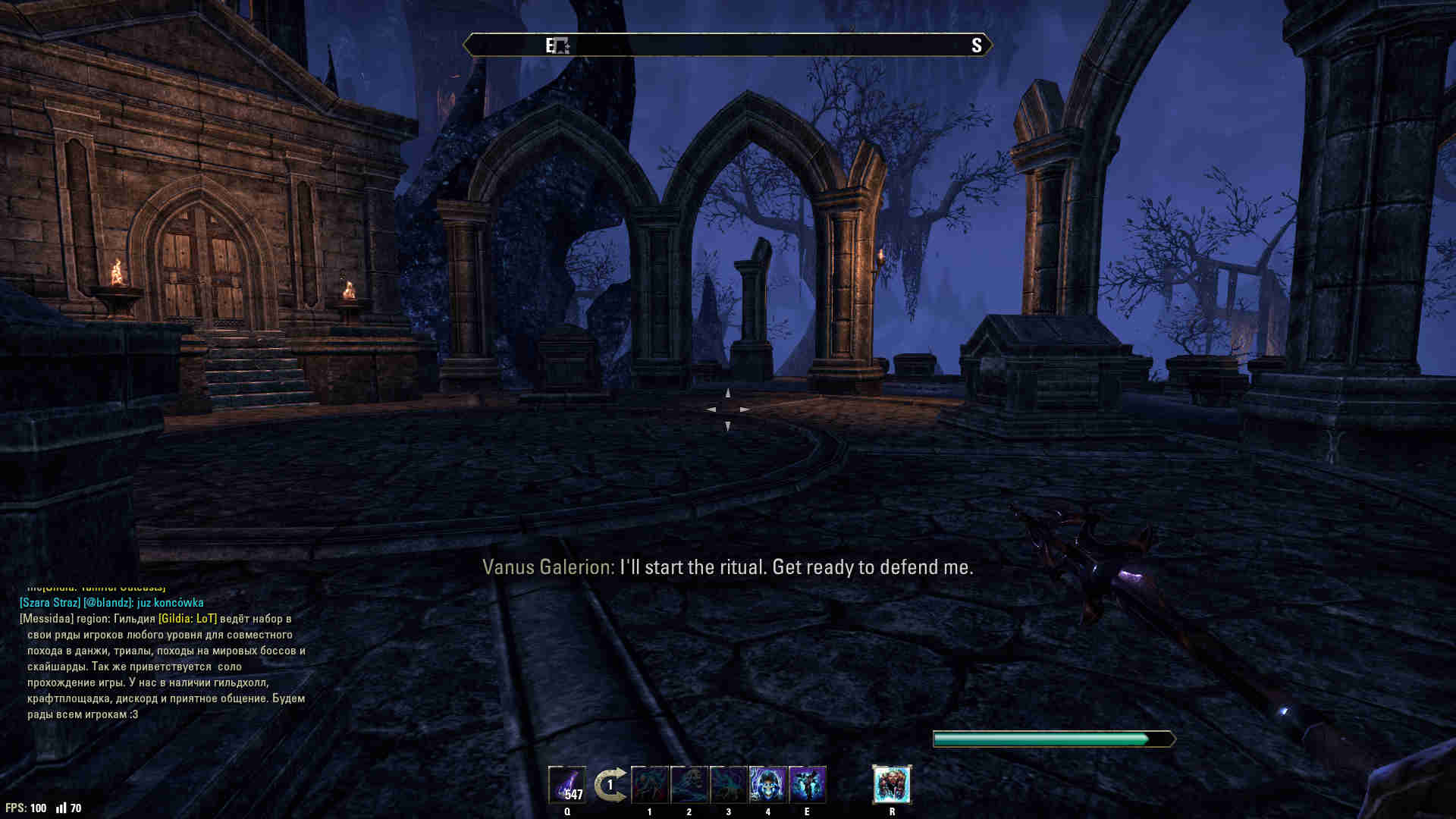Click the weapon swap arrow icon
Image resolution: width=1456 pixels, height=819 pixels.
pos(610,784)
